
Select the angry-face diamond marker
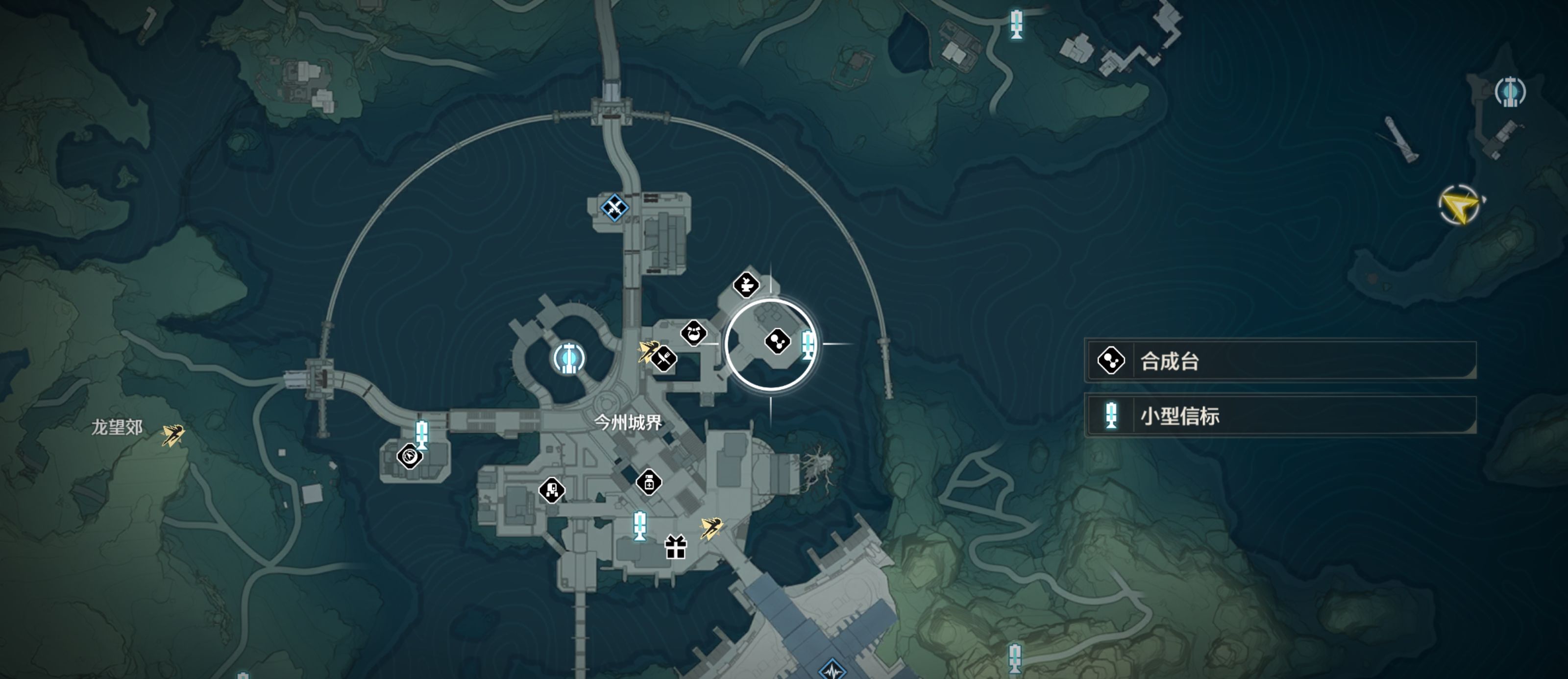693,333
